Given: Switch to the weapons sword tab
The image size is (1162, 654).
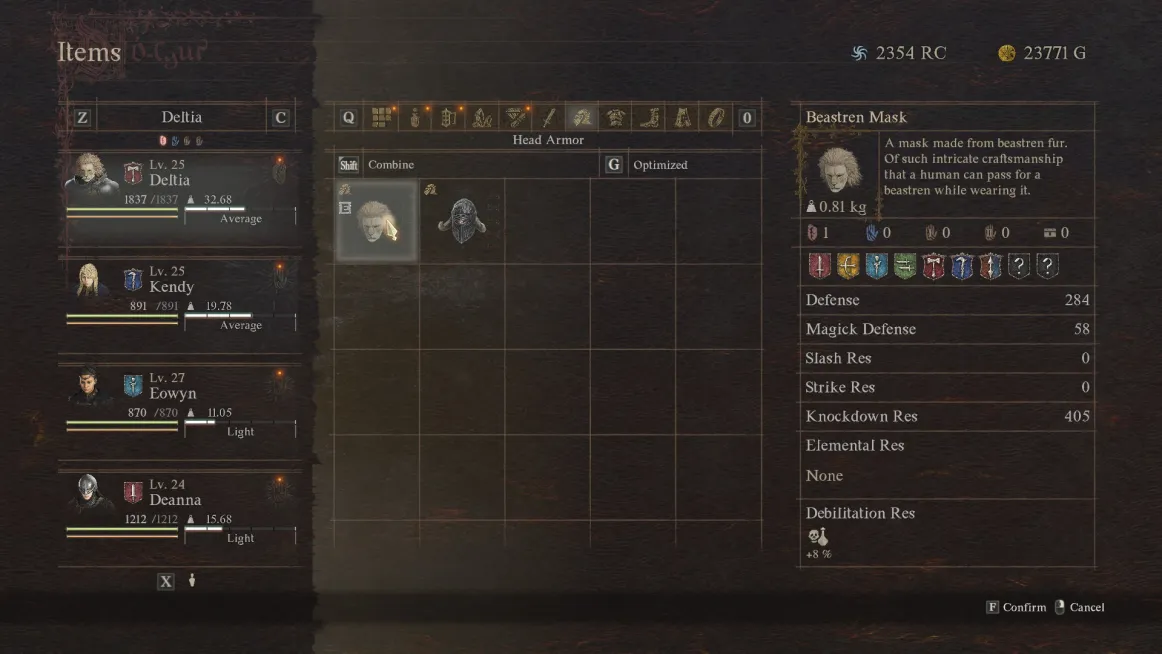Looking at the screenshot, I should (548, 118).
